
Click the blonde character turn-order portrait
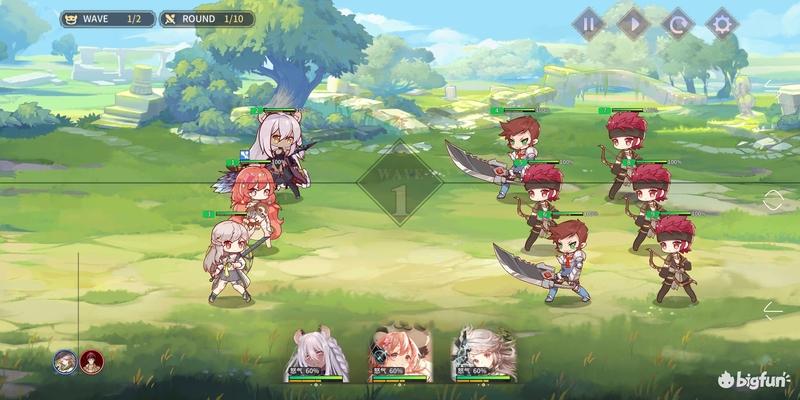(x=66, y=360)
